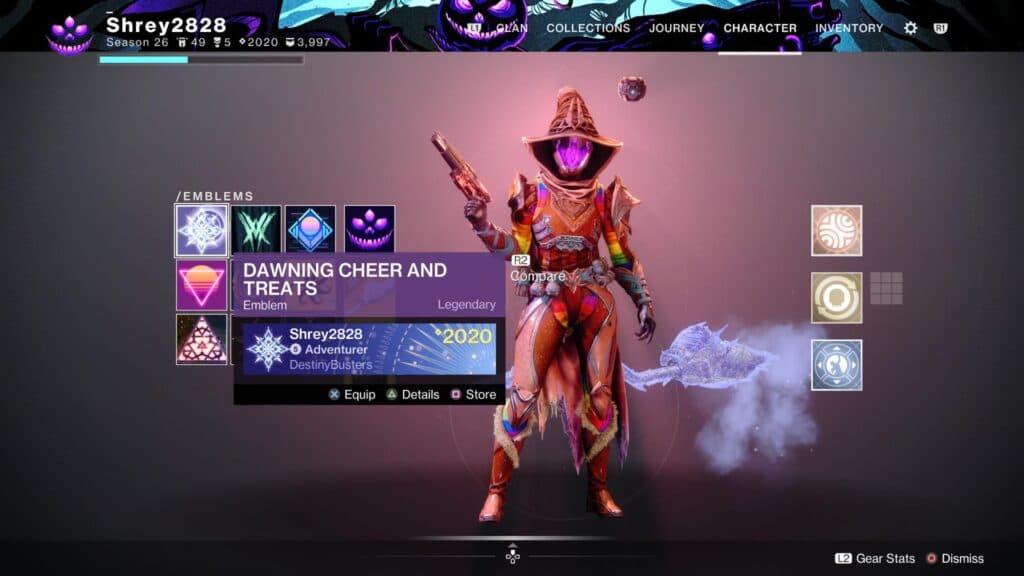Switch to the Collections tab
The width and height of the screenshot is (1024, 576).
pyautogui.click(x=588, y=28)
